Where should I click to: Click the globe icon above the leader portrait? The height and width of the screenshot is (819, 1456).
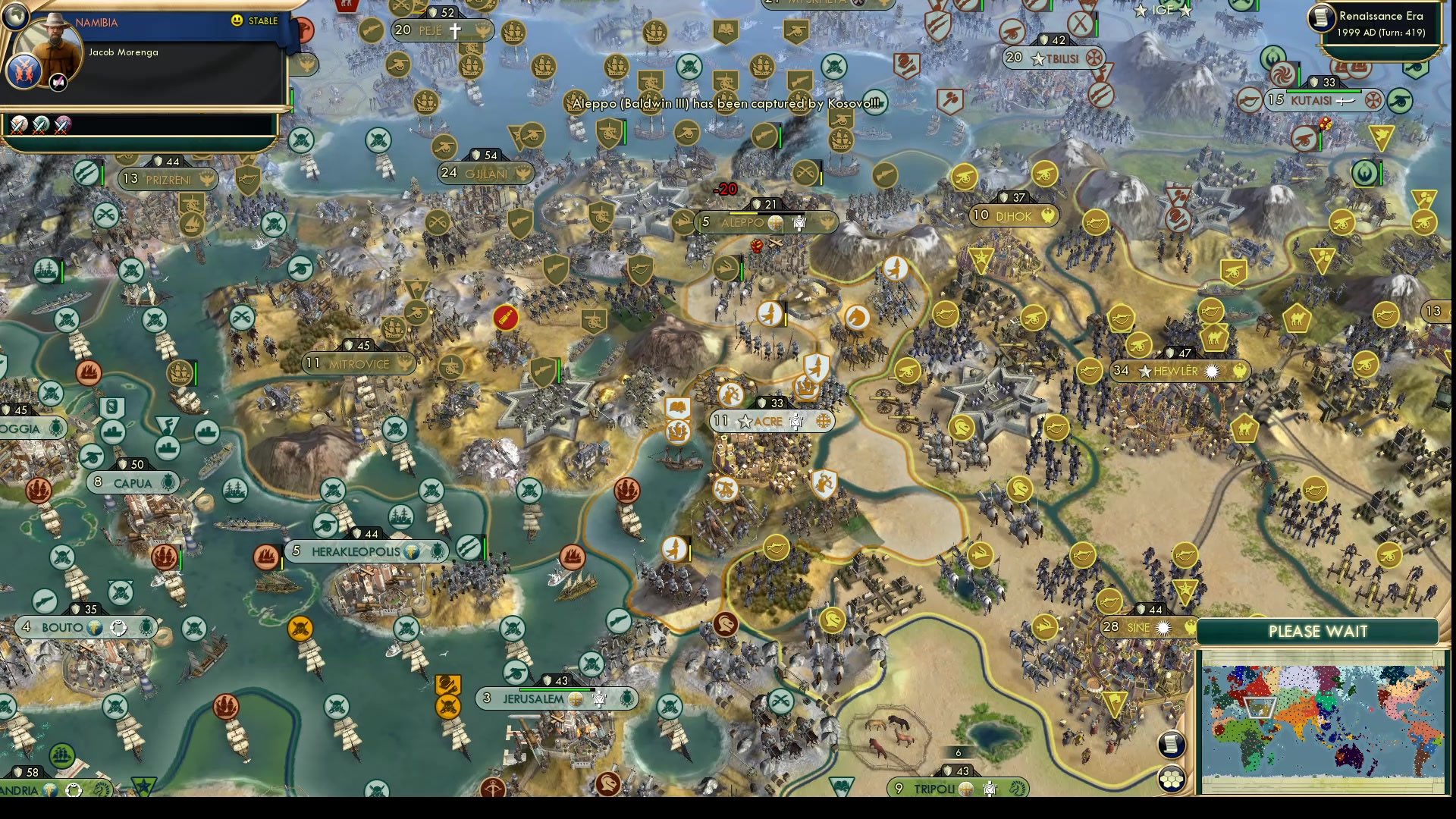point(15,15)
